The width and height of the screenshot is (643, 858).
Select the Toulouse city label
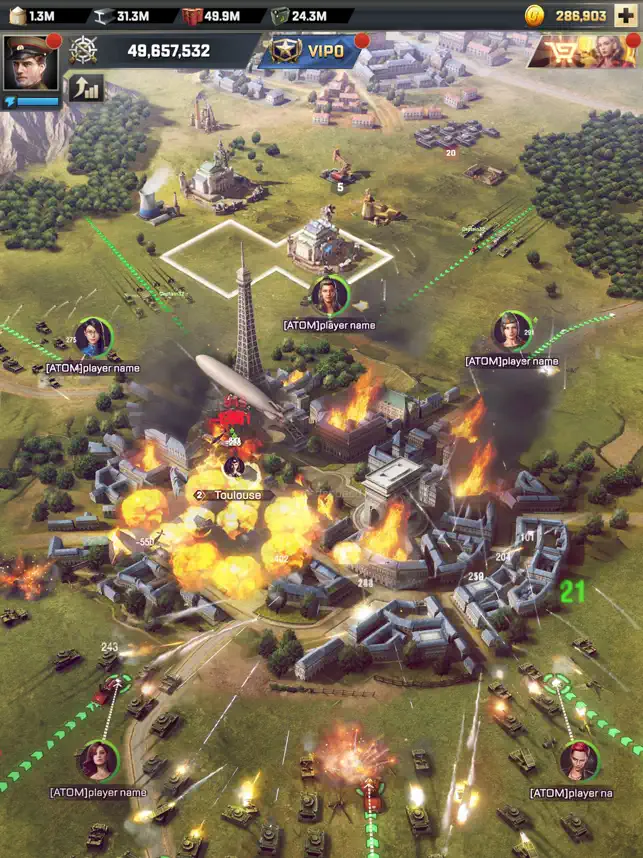(x=231, y=495)
